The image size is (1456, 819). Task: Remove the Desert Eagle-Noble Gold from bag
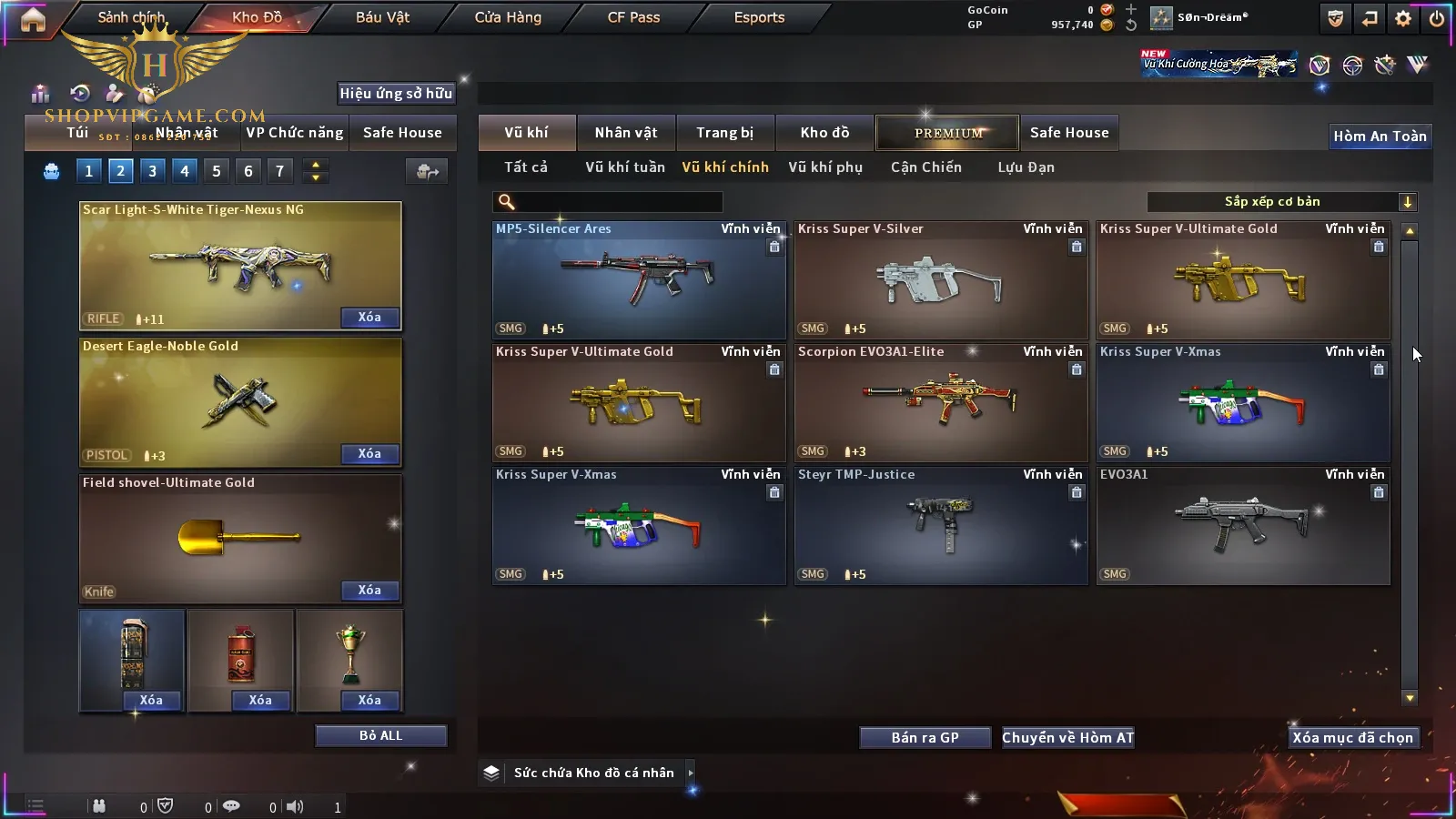point(369,454)
